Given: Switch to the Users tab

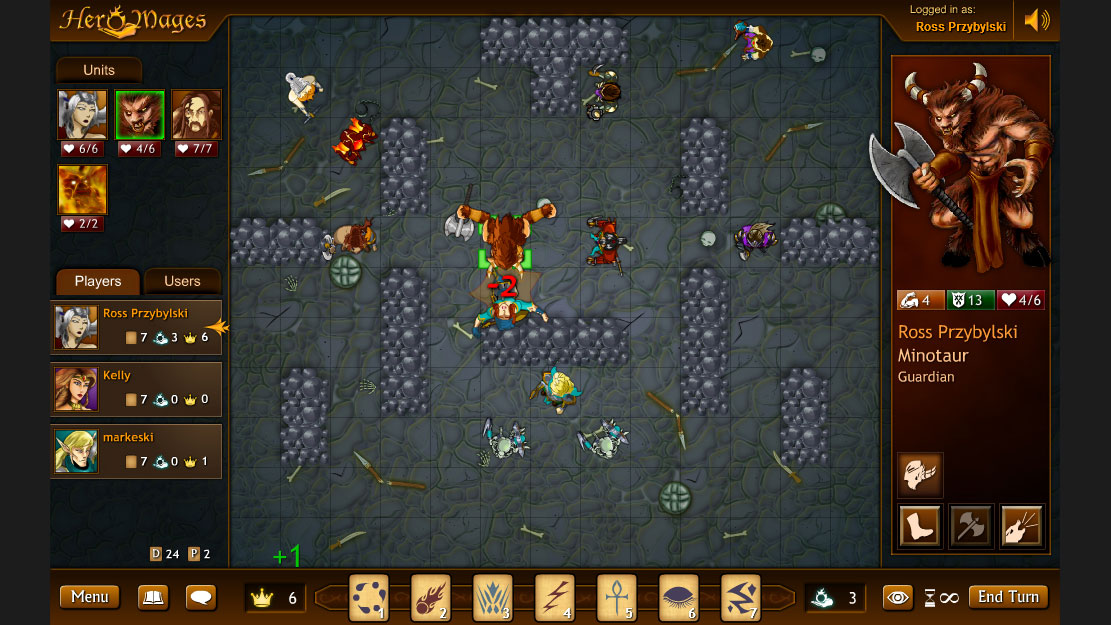Looking at the screenshot, I should pos(182,281).
